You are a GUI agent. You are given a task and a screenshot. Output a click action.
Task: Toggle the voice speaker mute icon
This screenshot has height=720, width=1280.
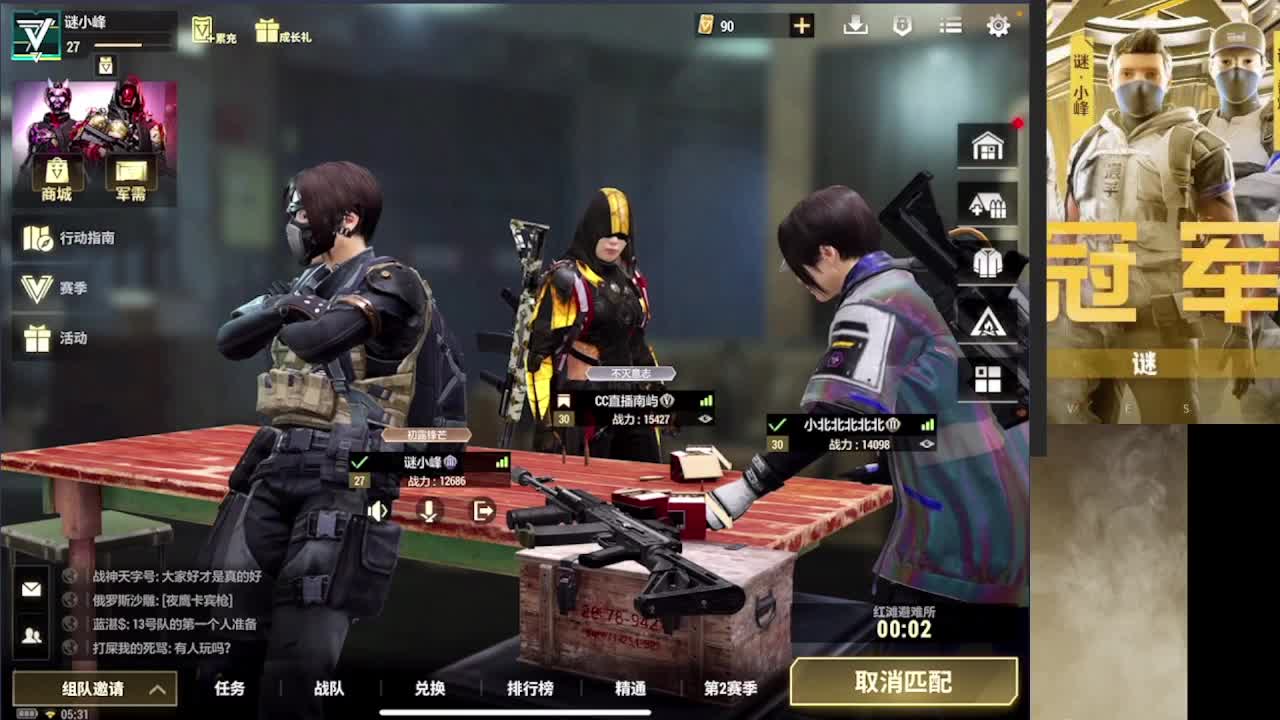tap(377, 511)
